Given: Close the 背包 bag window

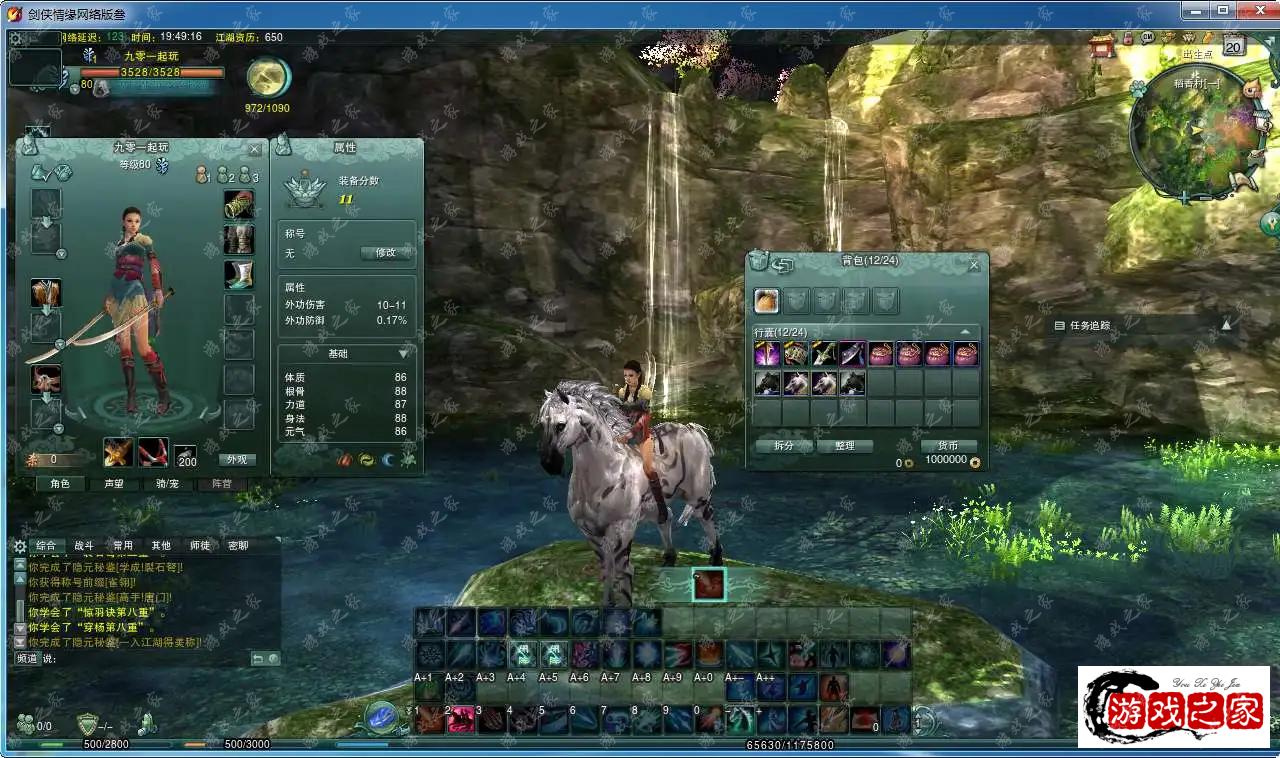Looking at the screenshot, I should [974, 265].
